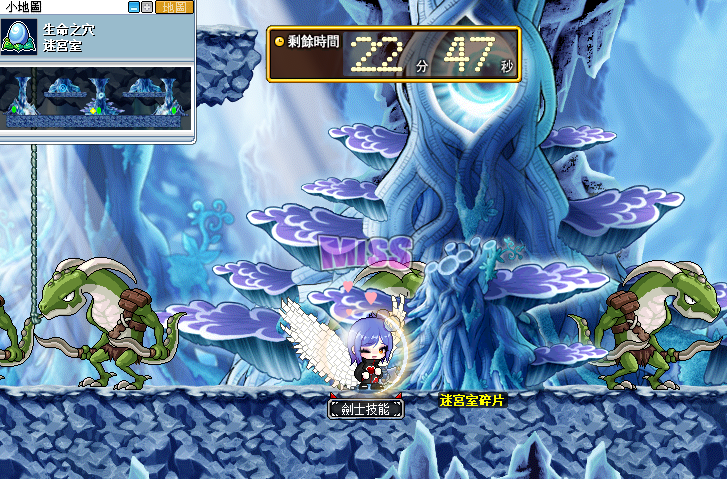Click the minimap view of the labyrinth room
Screen dimensions: 727x479
click(96, 98)
